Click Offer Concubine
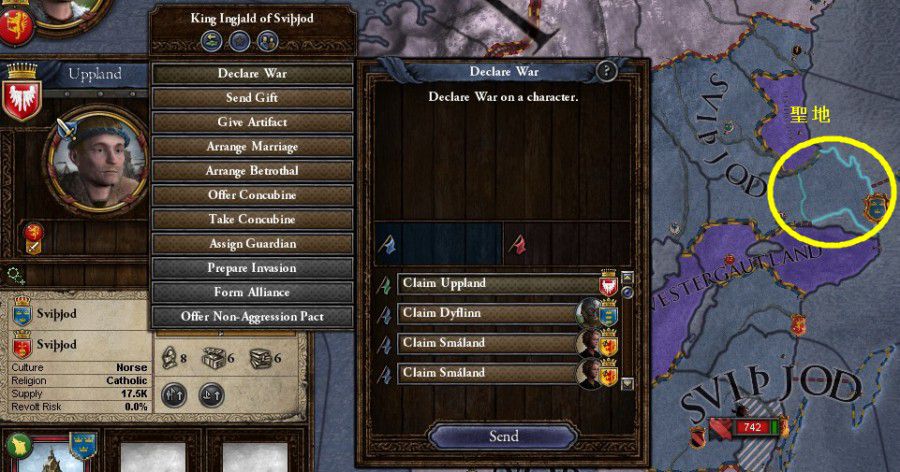The width and height of the screenshot is (900, 472). [252, 195]
